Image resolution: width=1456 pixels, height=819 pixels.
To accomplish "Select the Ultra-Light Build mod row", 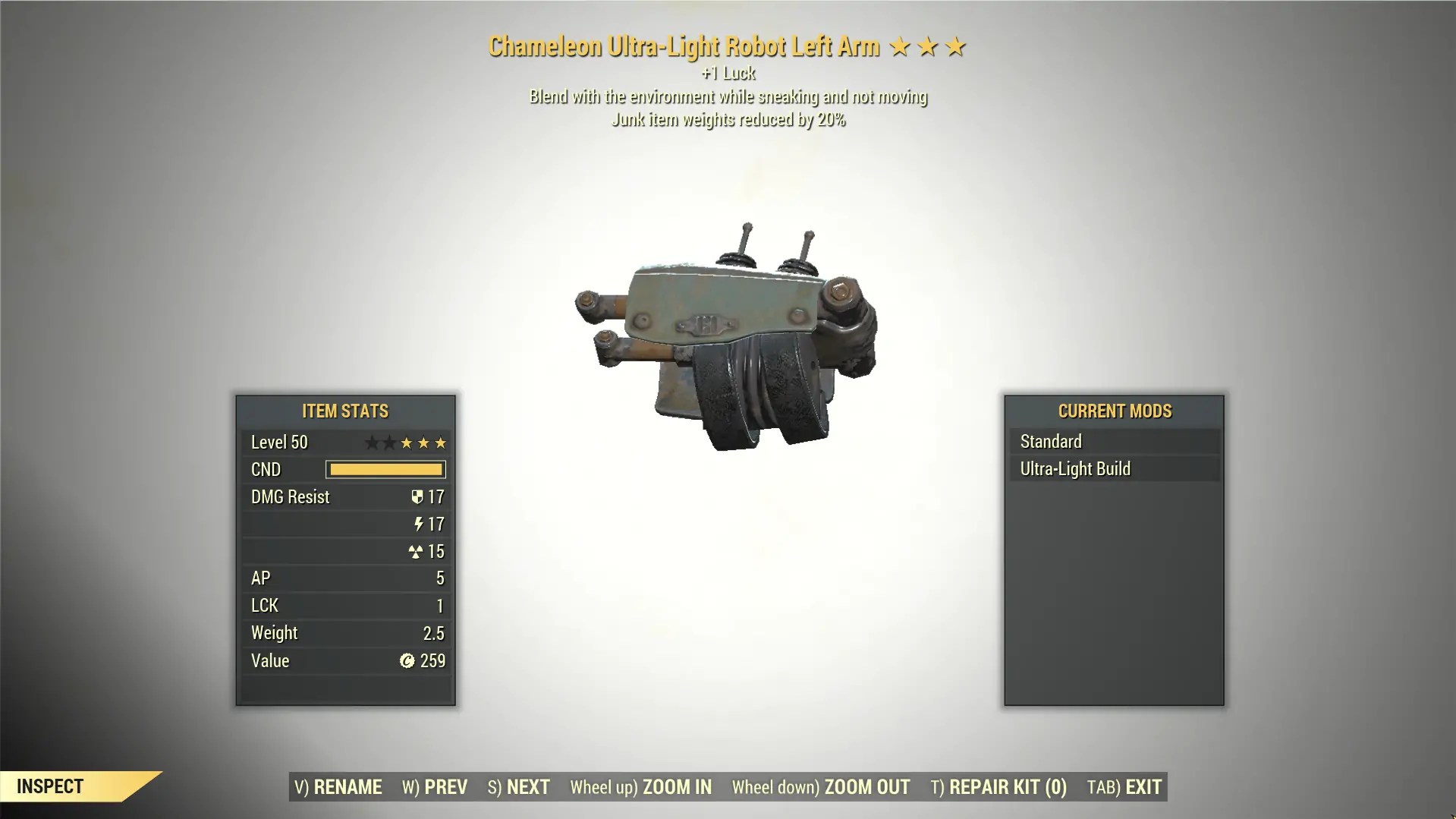I will [x=1113, y=468].
